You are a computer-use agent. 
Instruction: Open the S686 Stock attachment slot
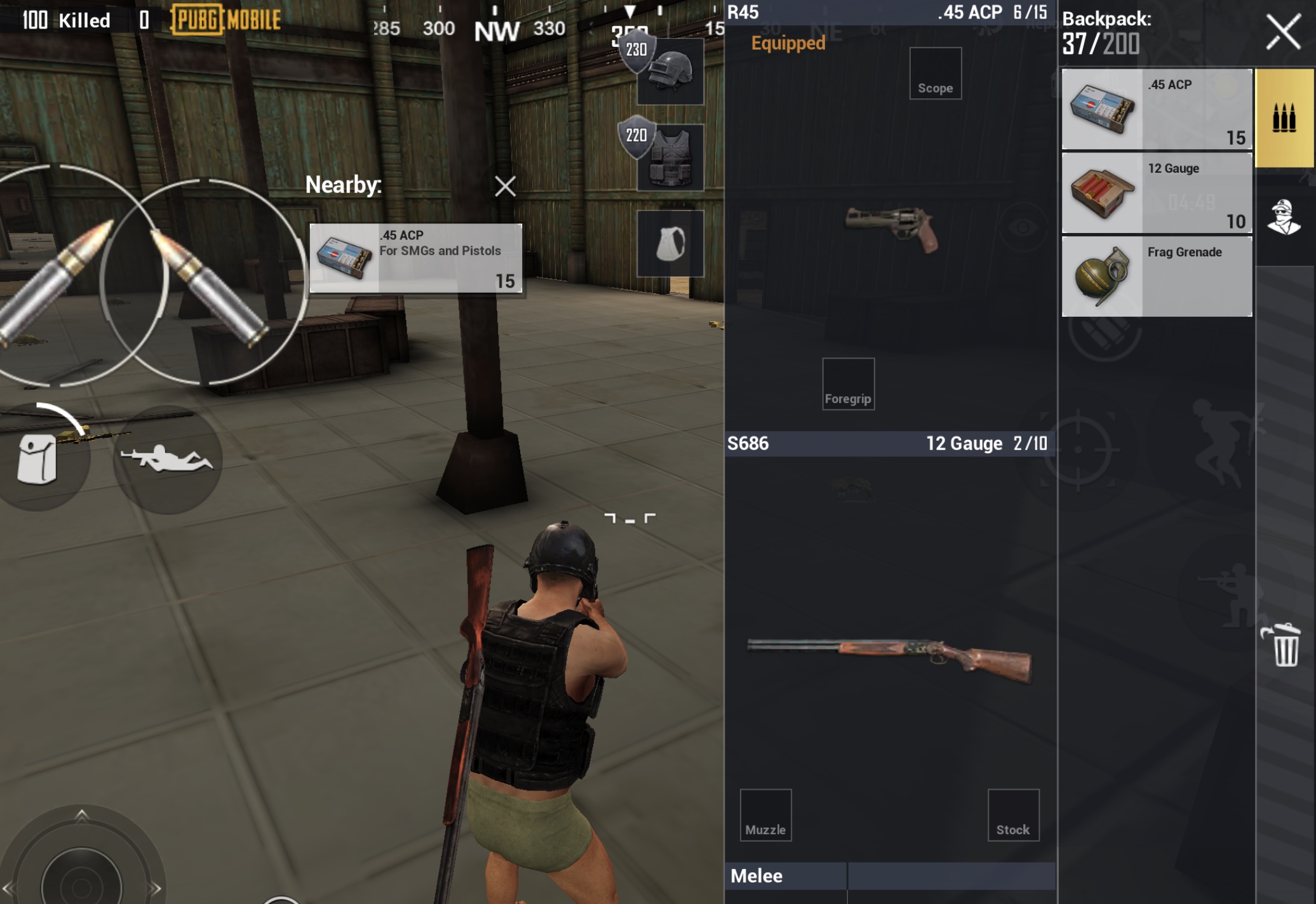tap(1013, 815)
